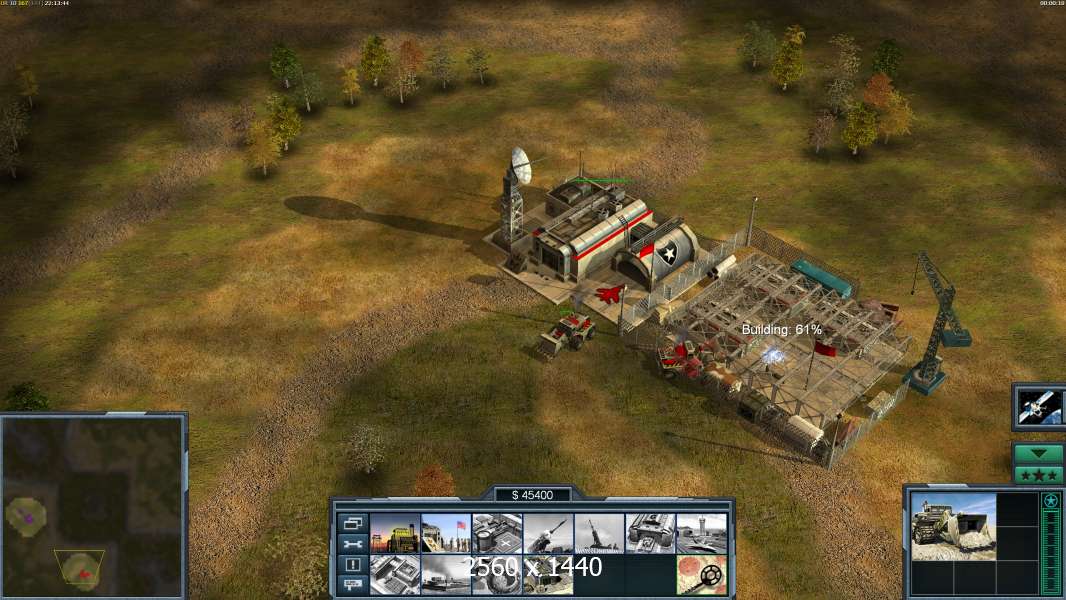Pick the ship build icon
The width and height of the screenshot is (1066, 600).
point(446,574)
